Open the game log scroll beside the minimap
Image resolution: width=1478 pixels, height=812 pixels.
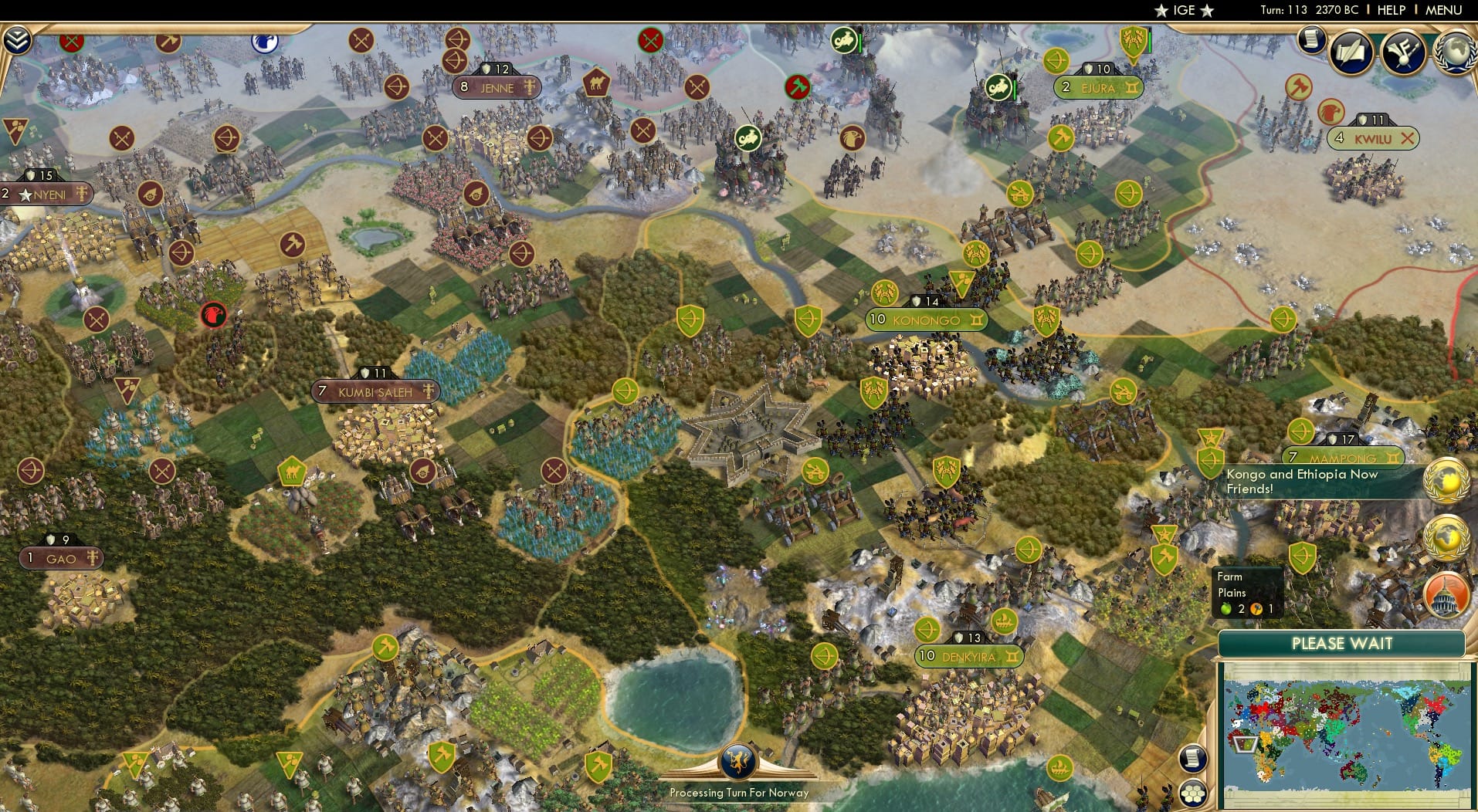pyautogui.click(x=1194, y=759)
